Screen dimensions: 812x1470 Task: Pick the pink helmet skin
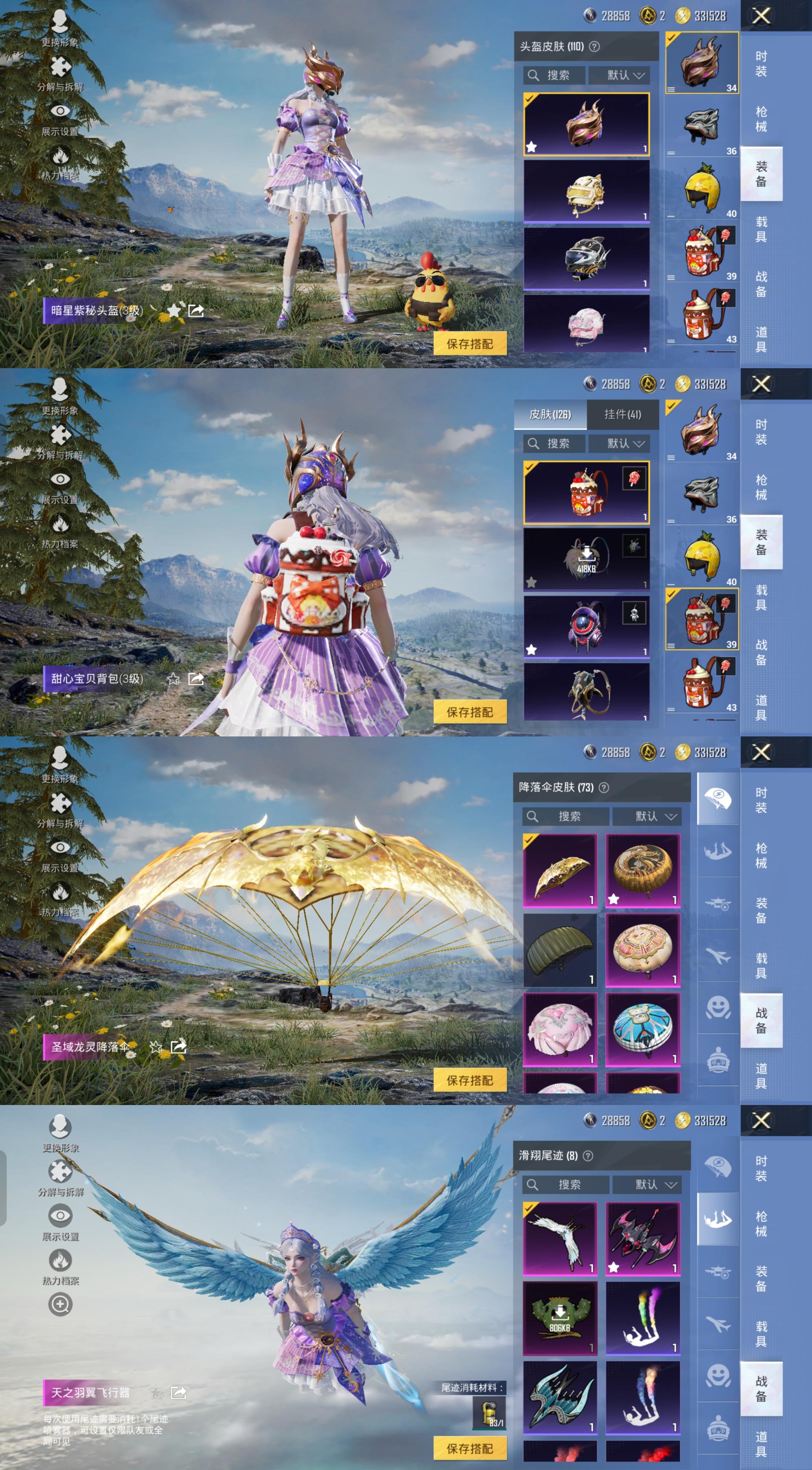586,324
